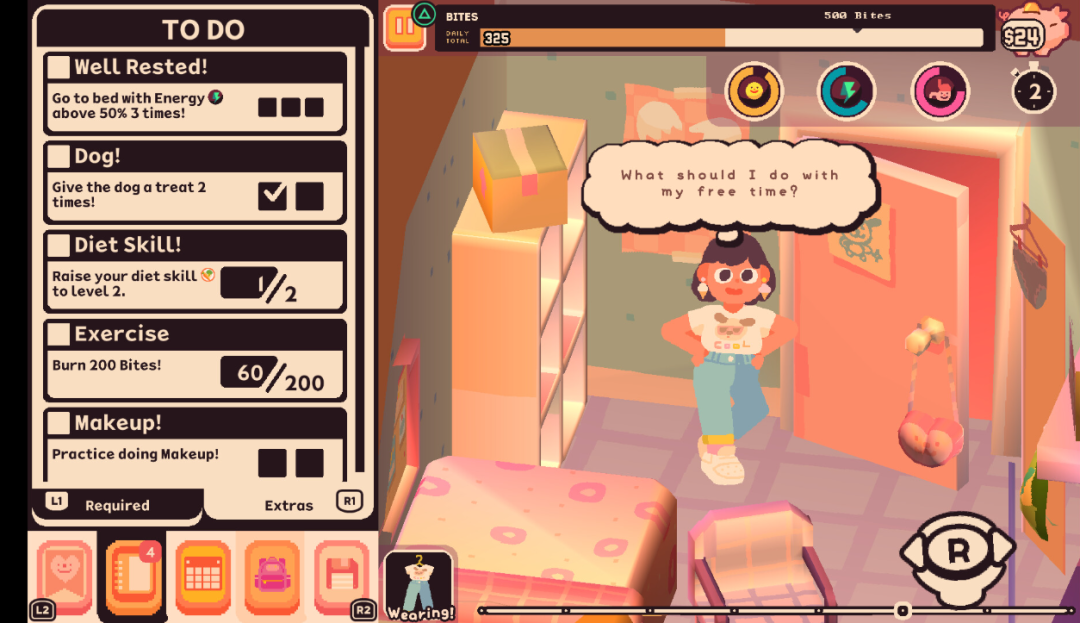Select the Dog! treat task entry
The width and height of the screenshot is (1080, 623).
(196, 180)
